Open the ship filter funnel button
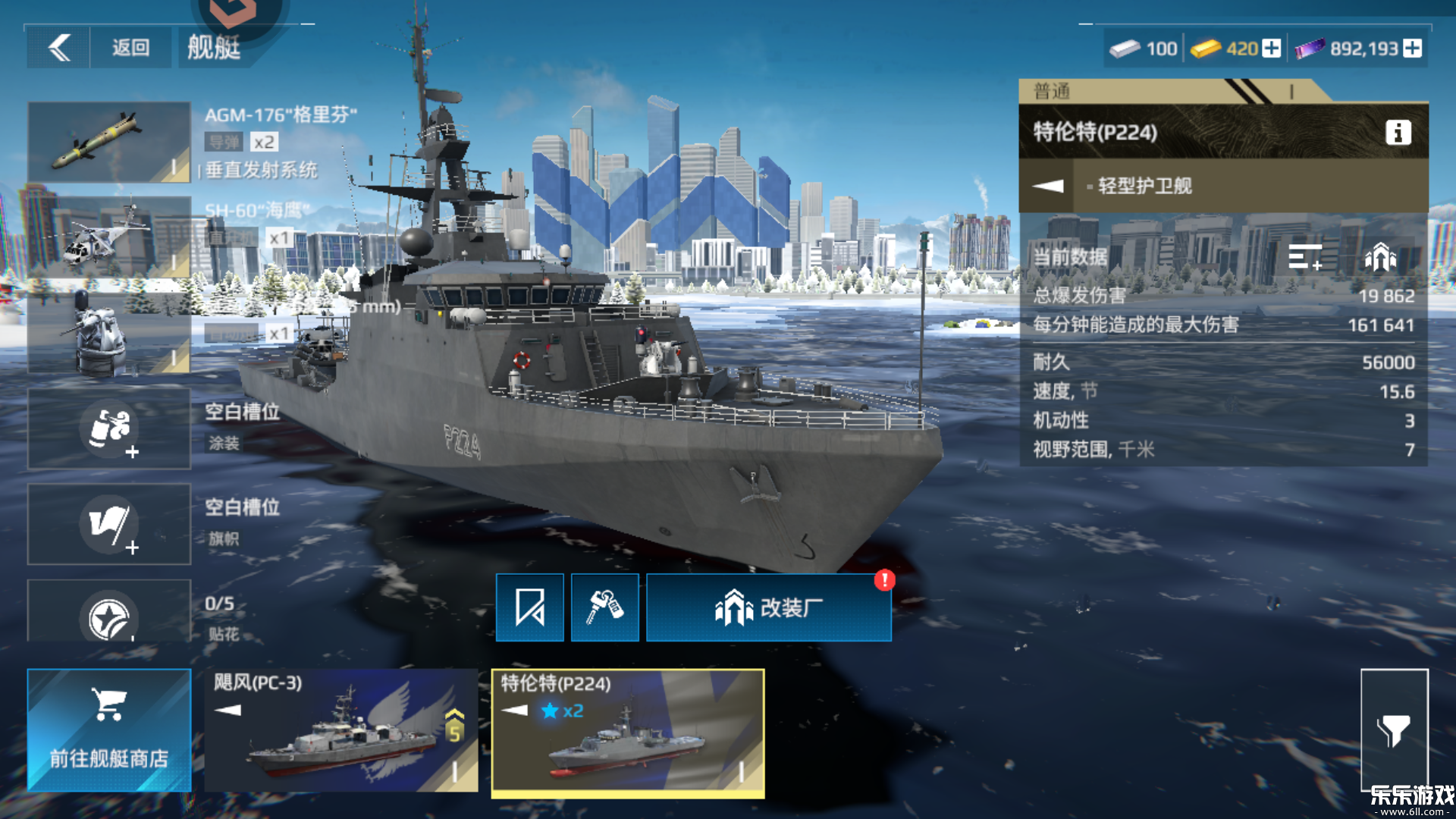This screenshot has width=1456, height=819. 1394,730
